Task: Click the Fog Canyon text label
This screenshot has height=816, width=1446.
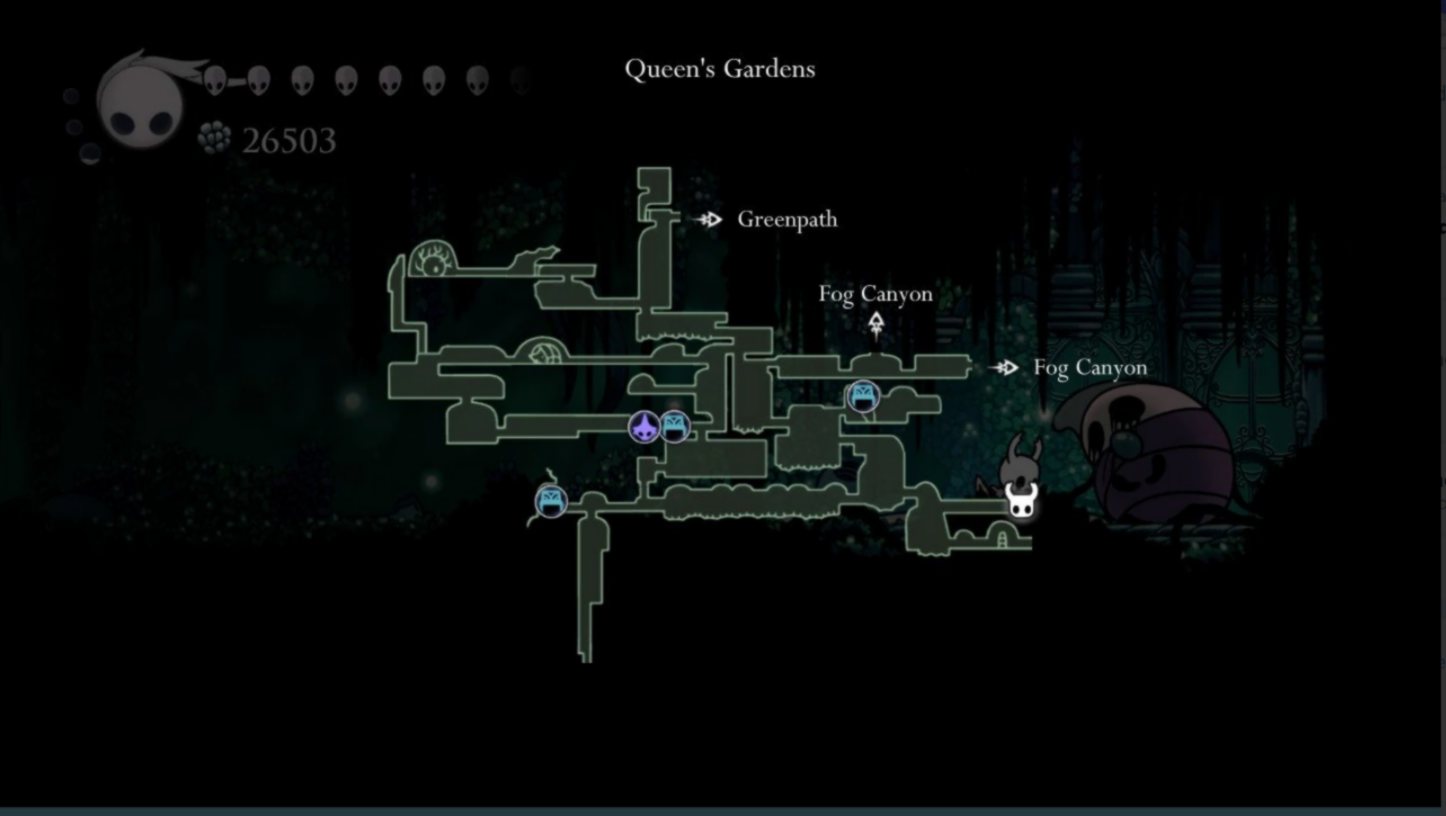Action: [x=876, y=293]
